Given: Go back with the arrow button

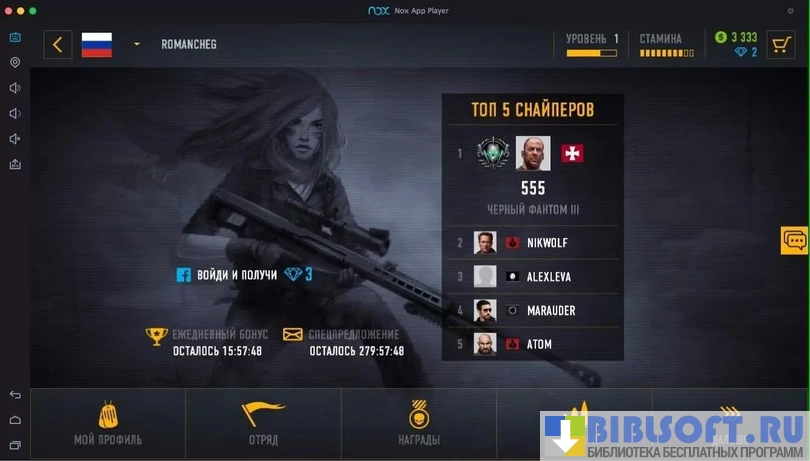Looking at the screenshot, I should point(58,44).
